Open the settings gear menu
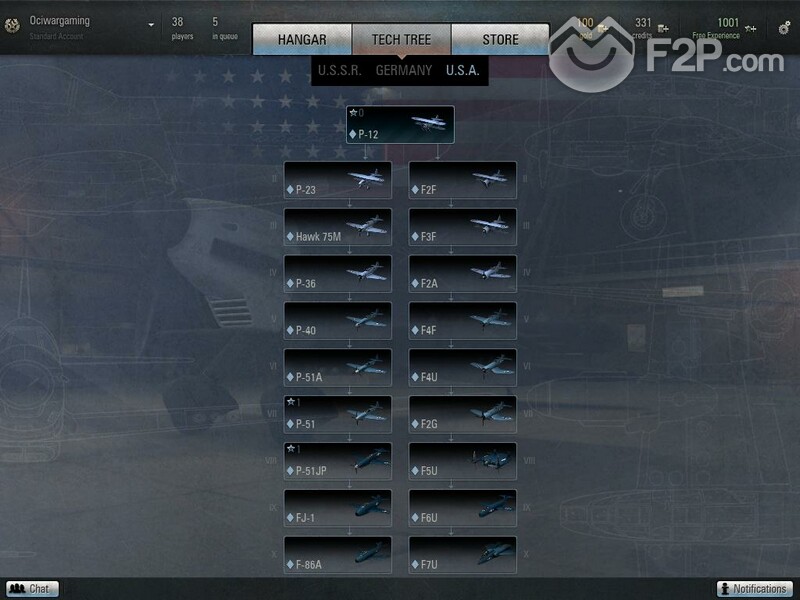 coord(784,28)
